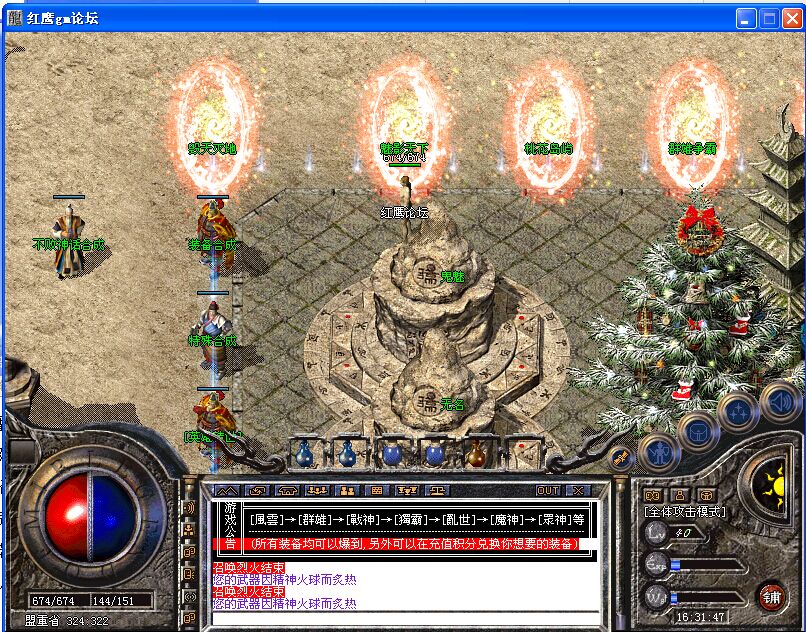Click the double-arrow button above the chat
Viewport: 806px width, 632px height.
[227, 491]
